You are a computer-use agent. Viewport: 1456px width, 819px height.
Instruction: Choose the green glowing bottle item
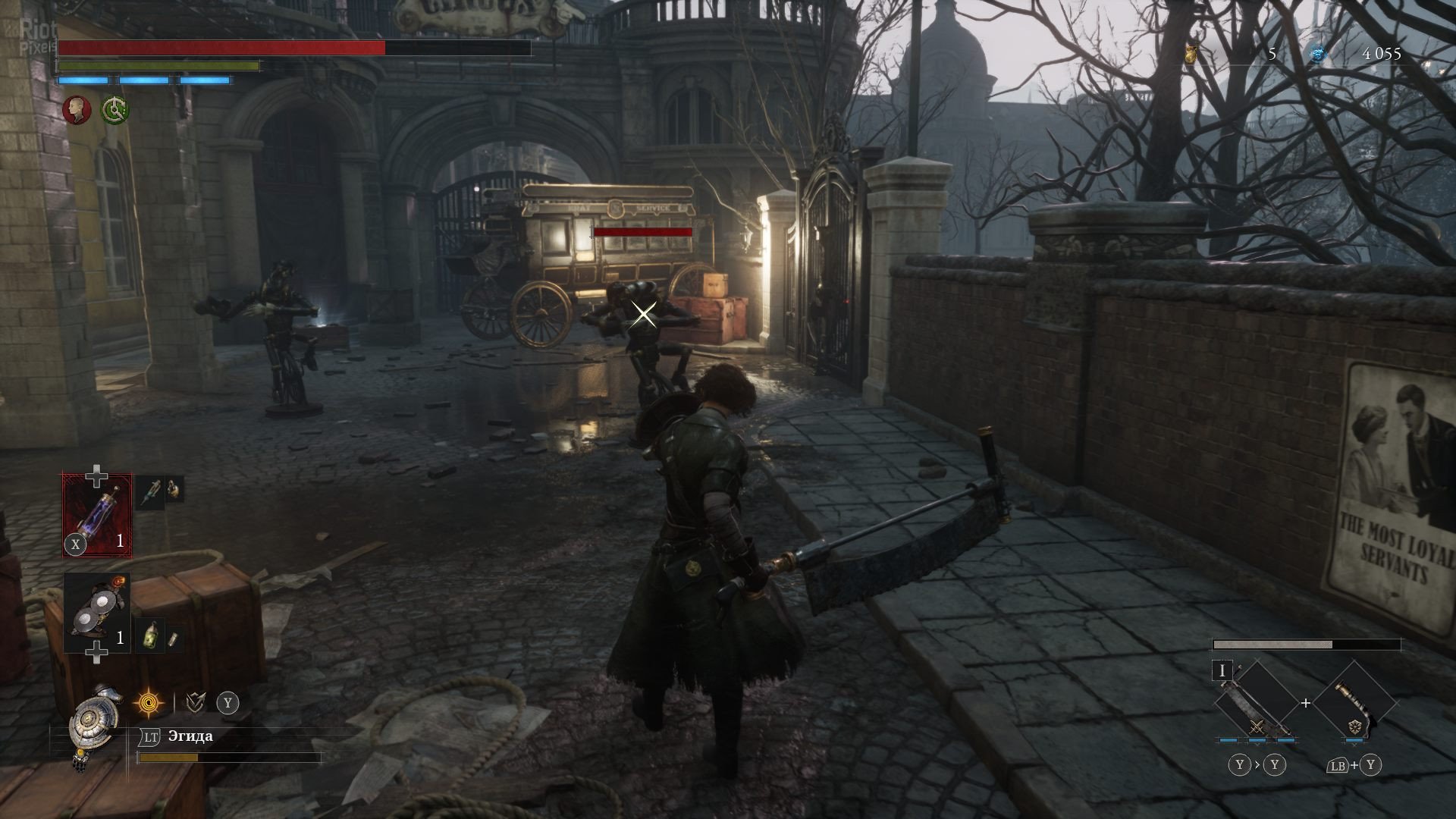151,635
